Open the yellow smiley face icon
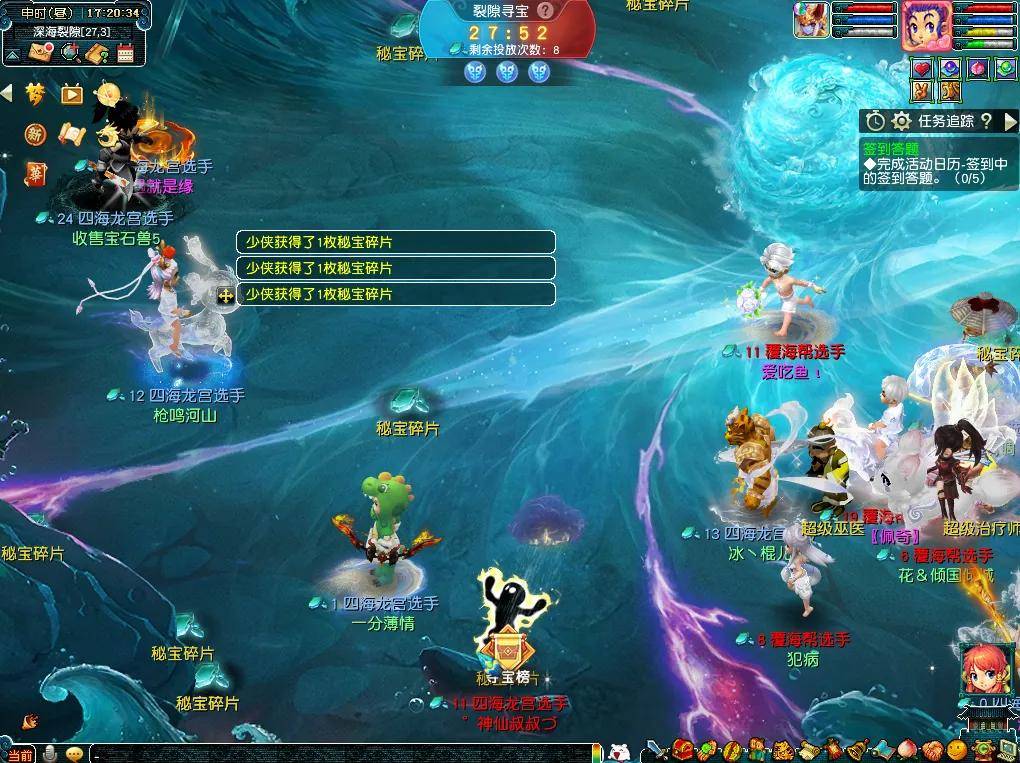This screenshot has width=1020, height=763. pos(957,749)
